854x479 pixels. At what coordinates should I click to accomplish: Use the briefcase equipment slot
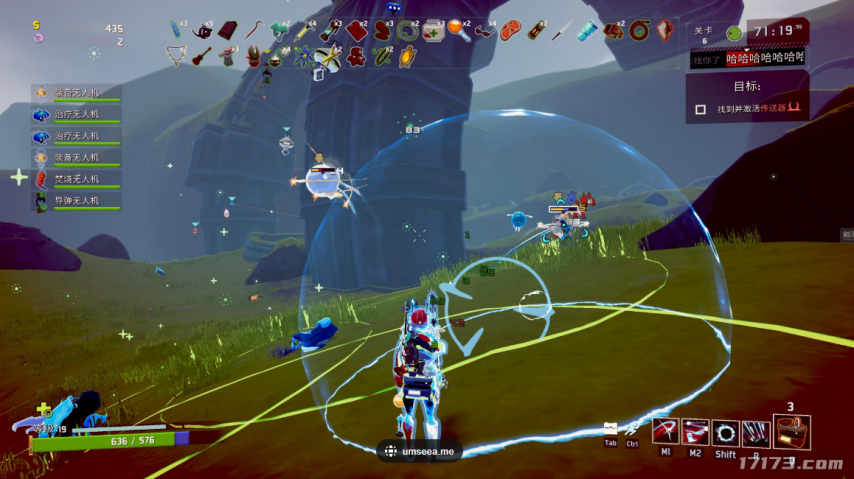click(x=791, y=432)
